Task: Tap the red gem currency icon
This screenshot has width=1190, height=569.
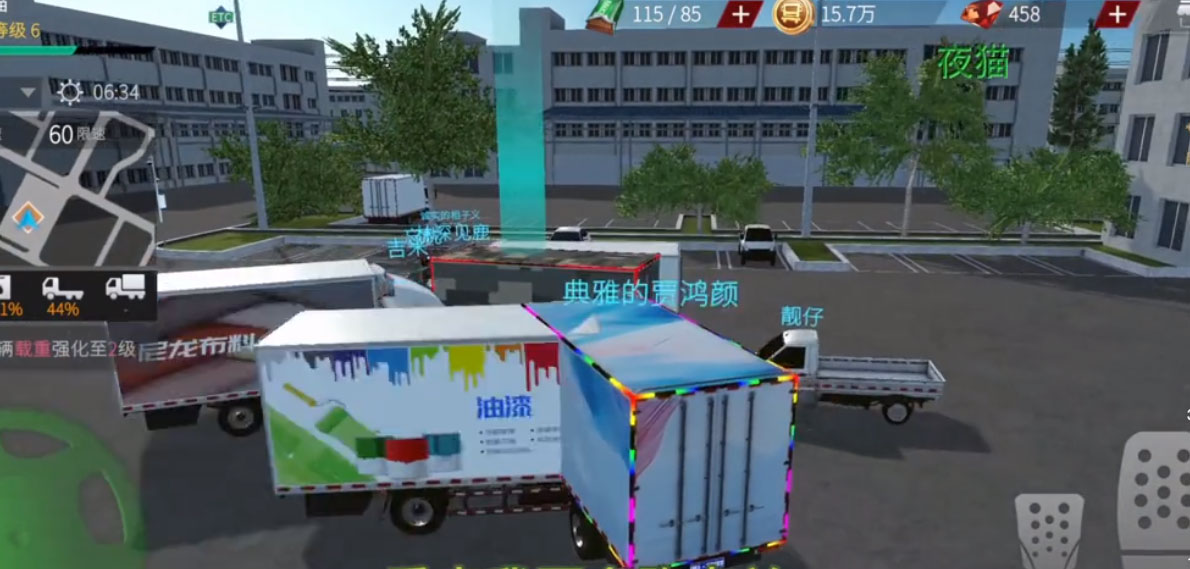Action: coord(982,15)
